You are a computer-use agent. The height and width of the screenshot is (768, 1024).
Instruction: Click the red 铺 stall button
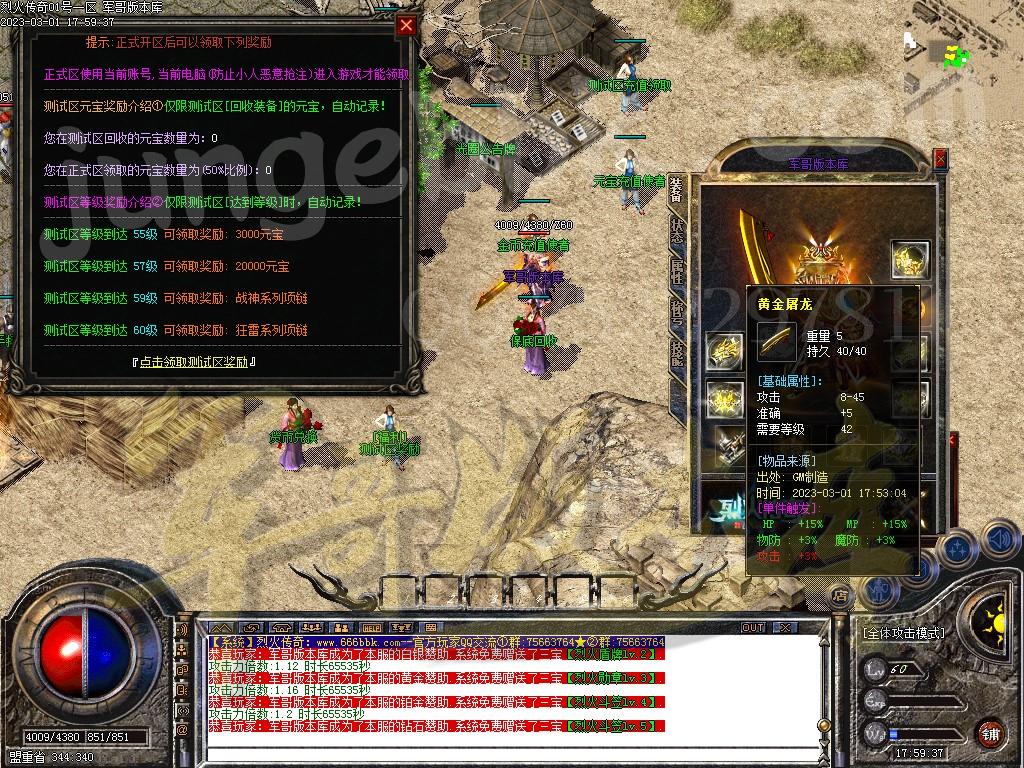pyautogui.click(x=990, y=732)
